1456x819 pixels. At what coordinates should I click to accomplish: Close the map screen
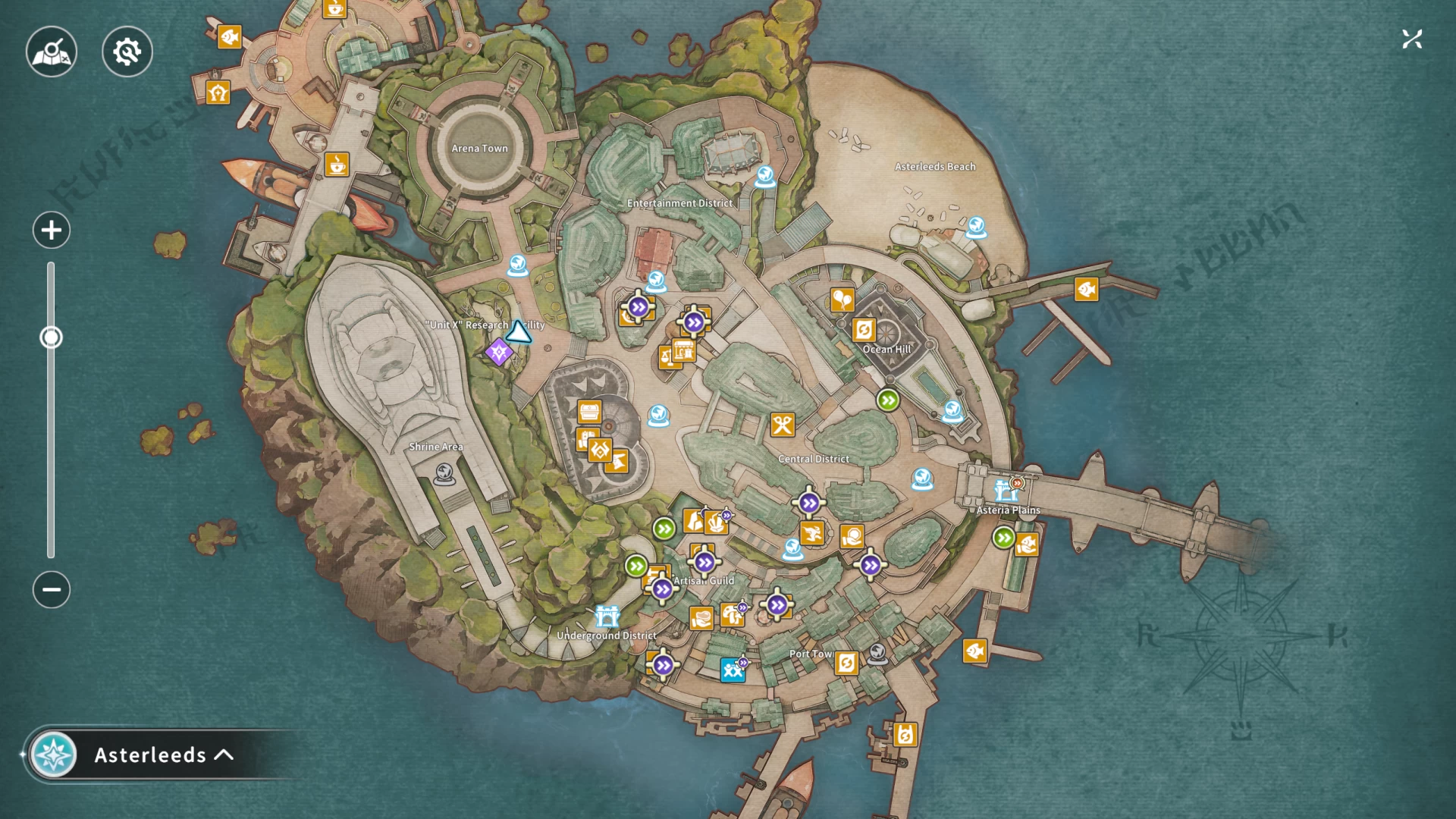pyautogui.click(x=1411, y=39)
